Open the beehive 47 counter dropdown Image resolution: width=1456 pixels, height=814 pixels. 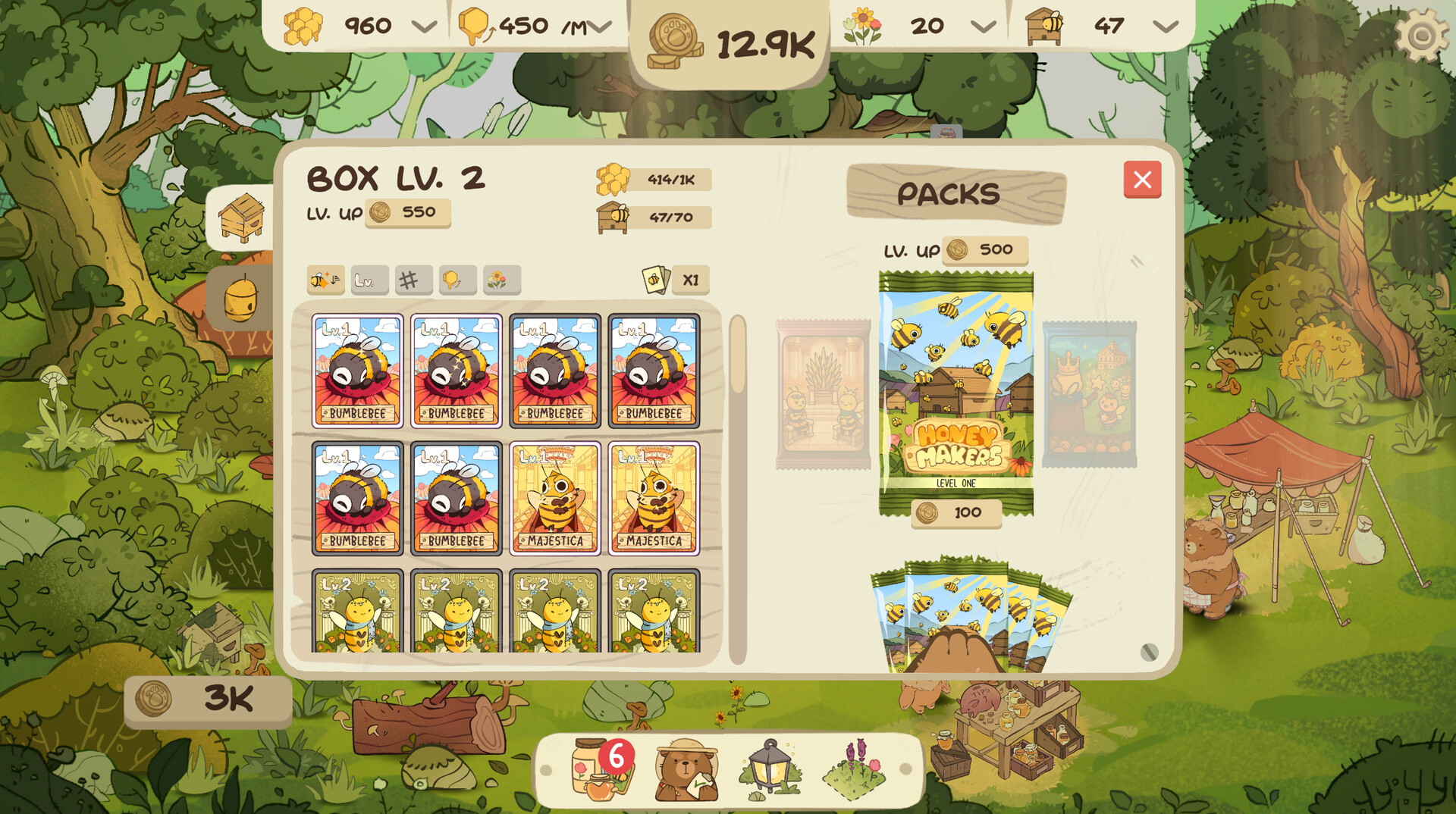point(1162,25)
